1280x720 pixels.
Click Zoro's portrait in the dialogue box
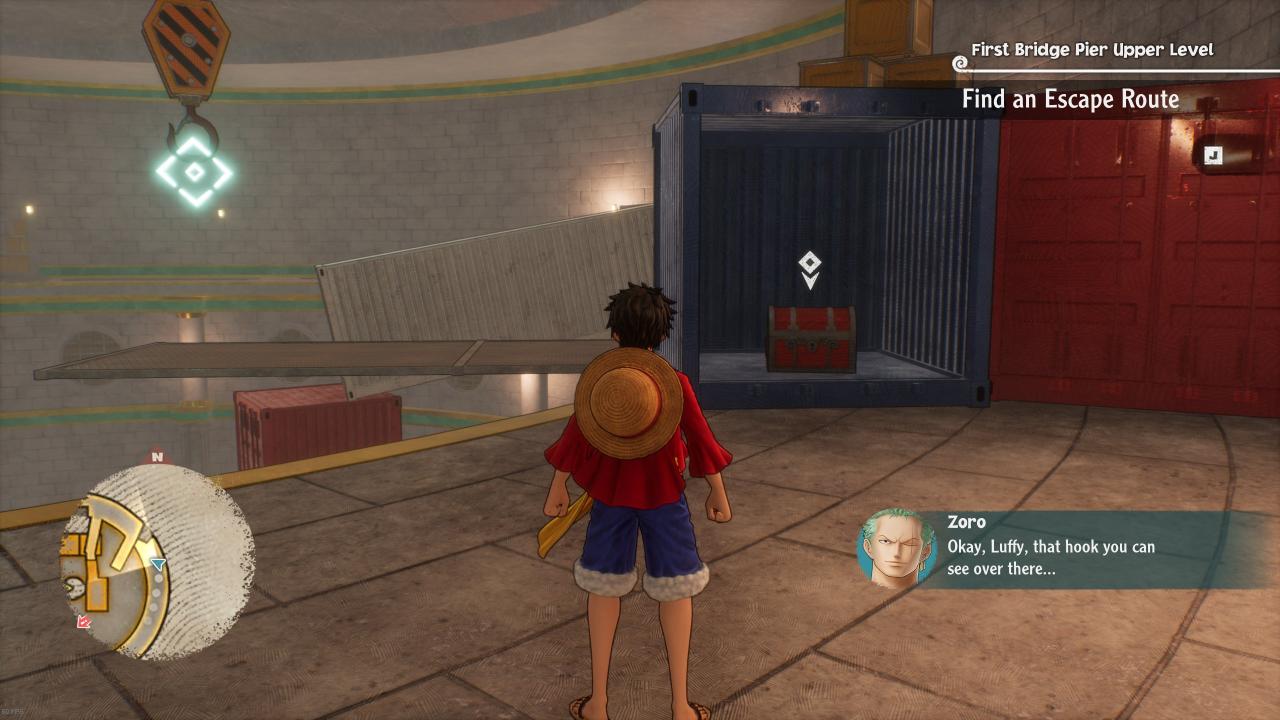tap(896, 548)
